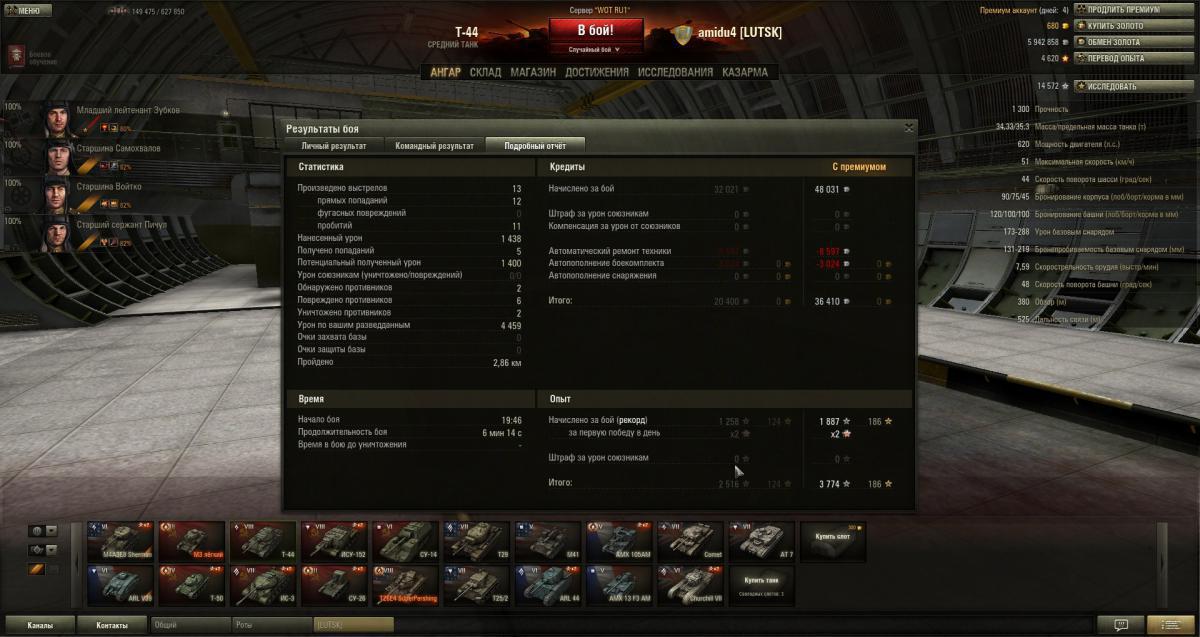
Task: Click the Купить золото button
Action: [x=1114, y=26]
